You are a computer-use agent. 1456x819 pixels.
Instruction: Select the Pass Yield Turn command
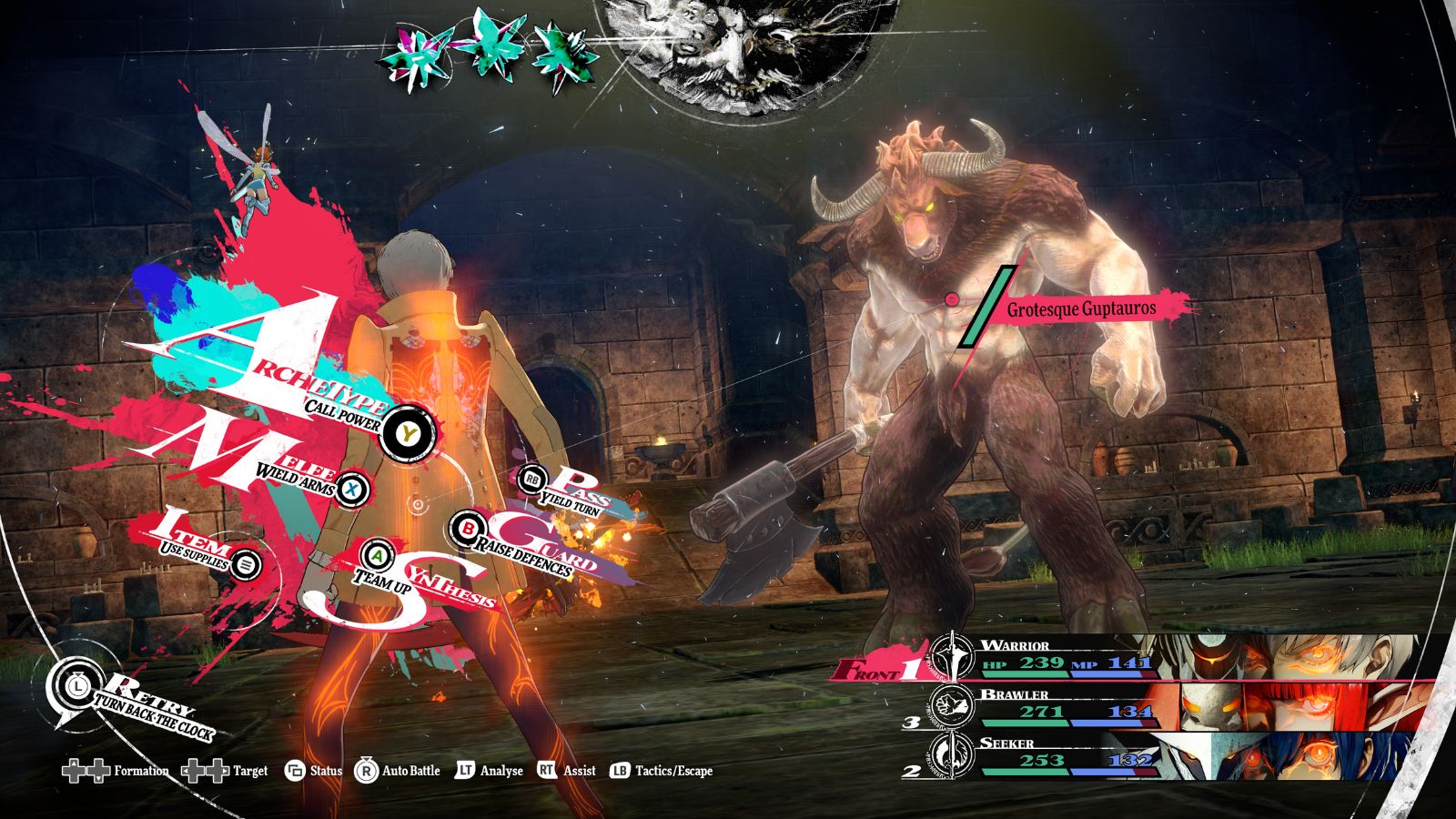coord(532,479)
